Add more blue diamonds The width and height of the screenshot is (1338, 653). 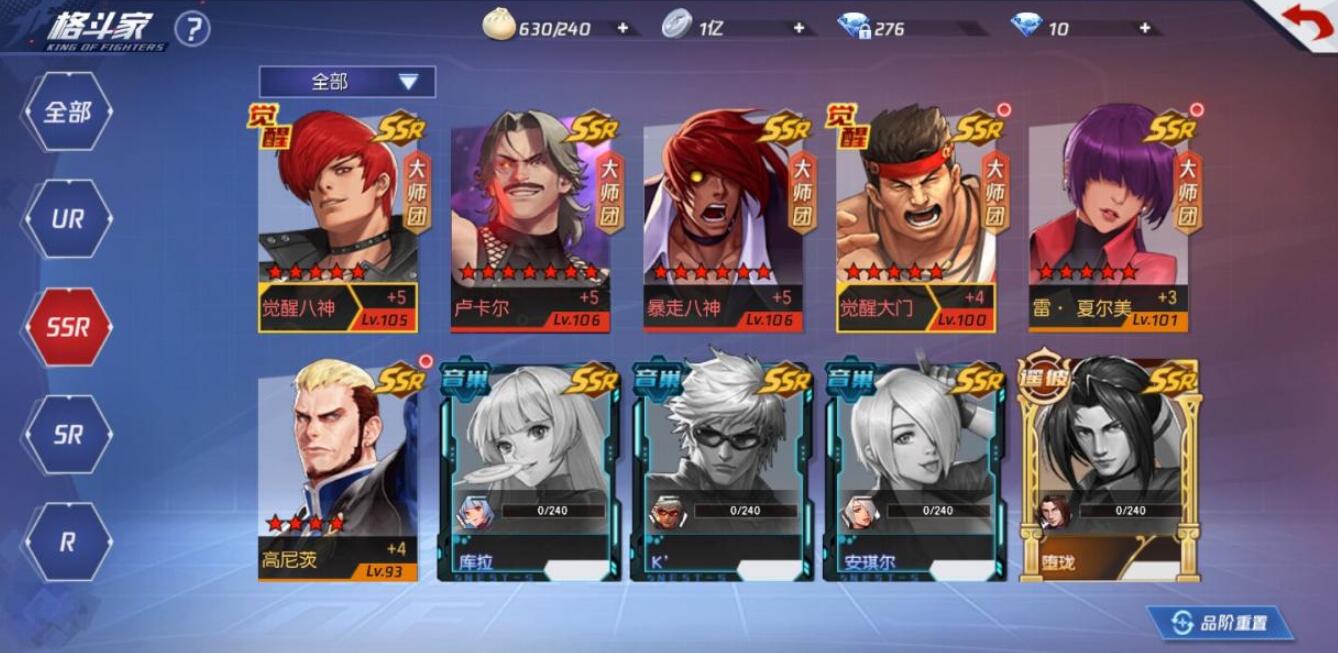tap(1144, 28)
